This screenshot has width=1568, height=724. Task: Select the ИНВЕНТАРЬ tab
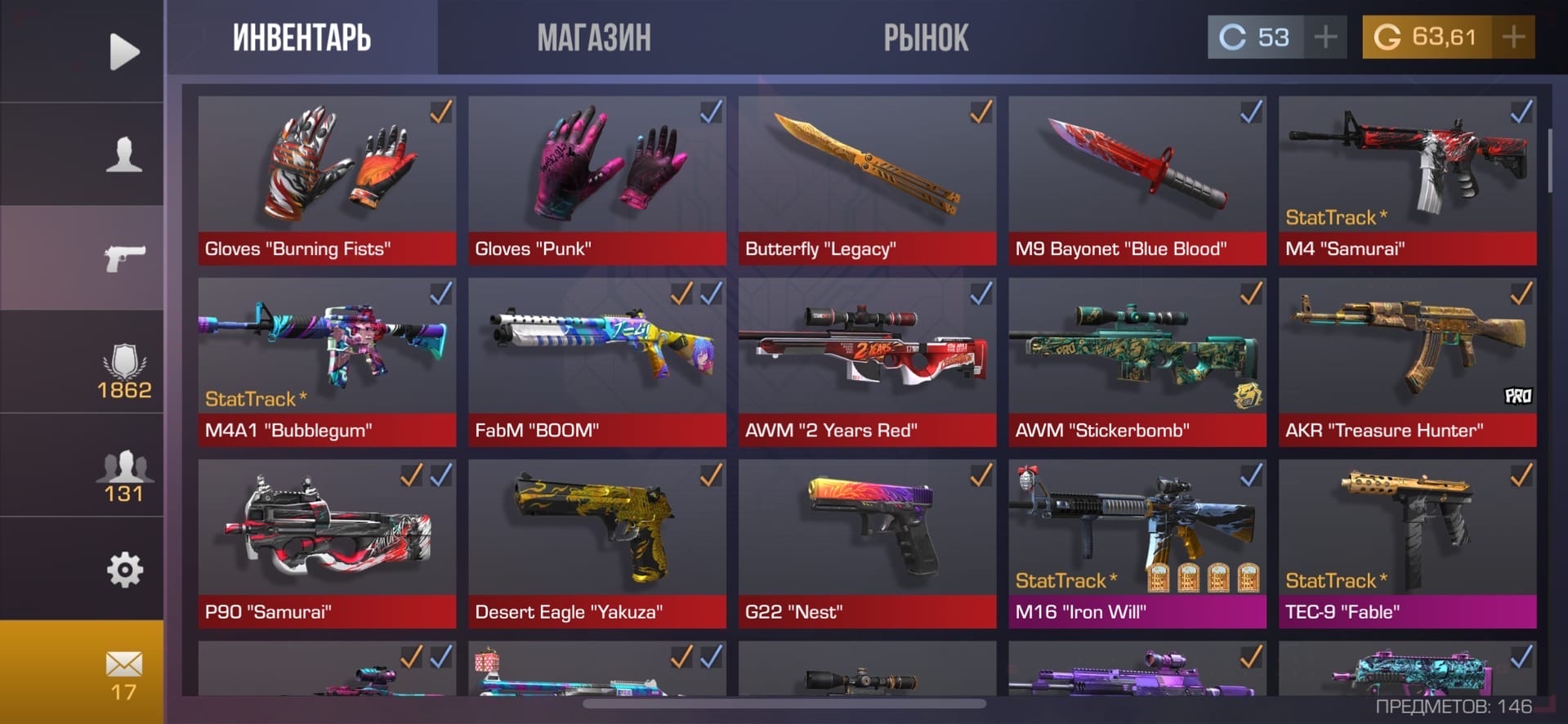pyautogui.click(x=302, y=38)
